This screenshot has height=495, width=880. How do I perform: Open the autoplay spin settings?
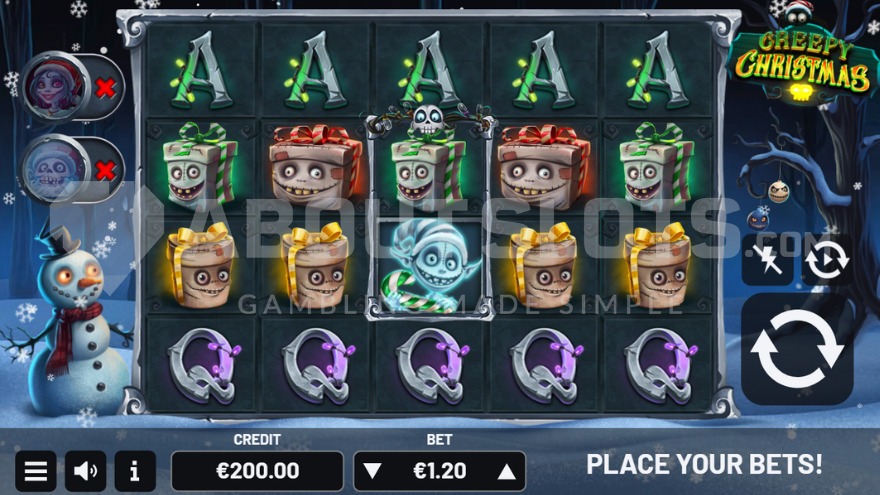(827, 260)
